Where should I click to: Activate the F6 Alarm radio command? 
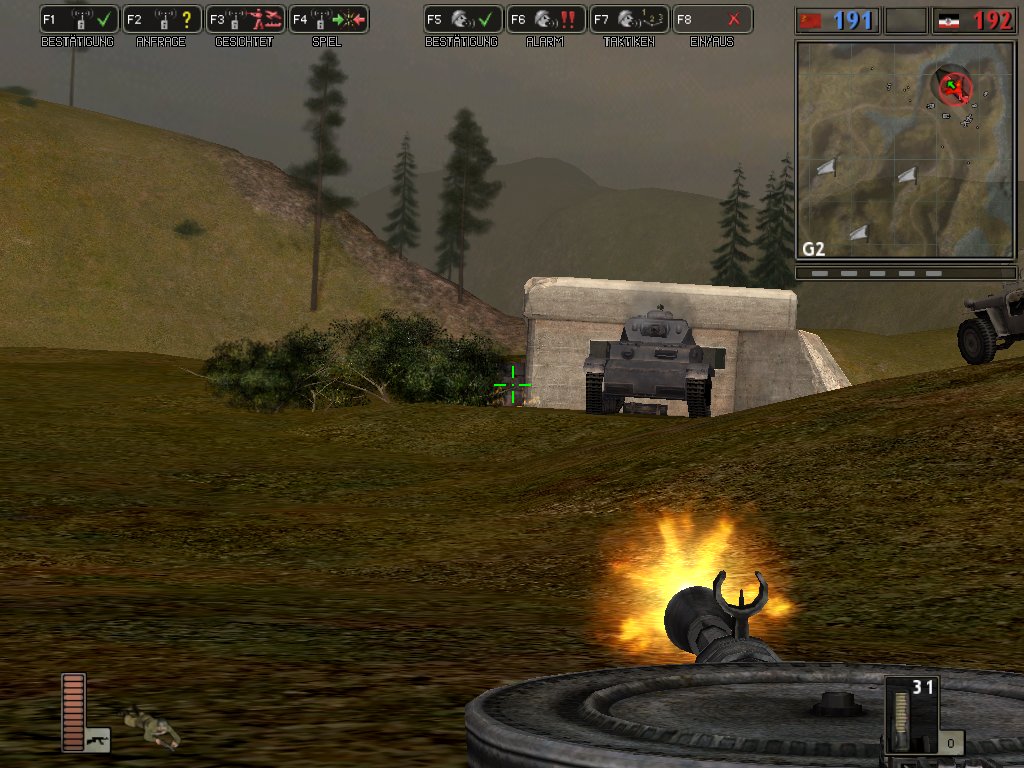pos(546,19)
